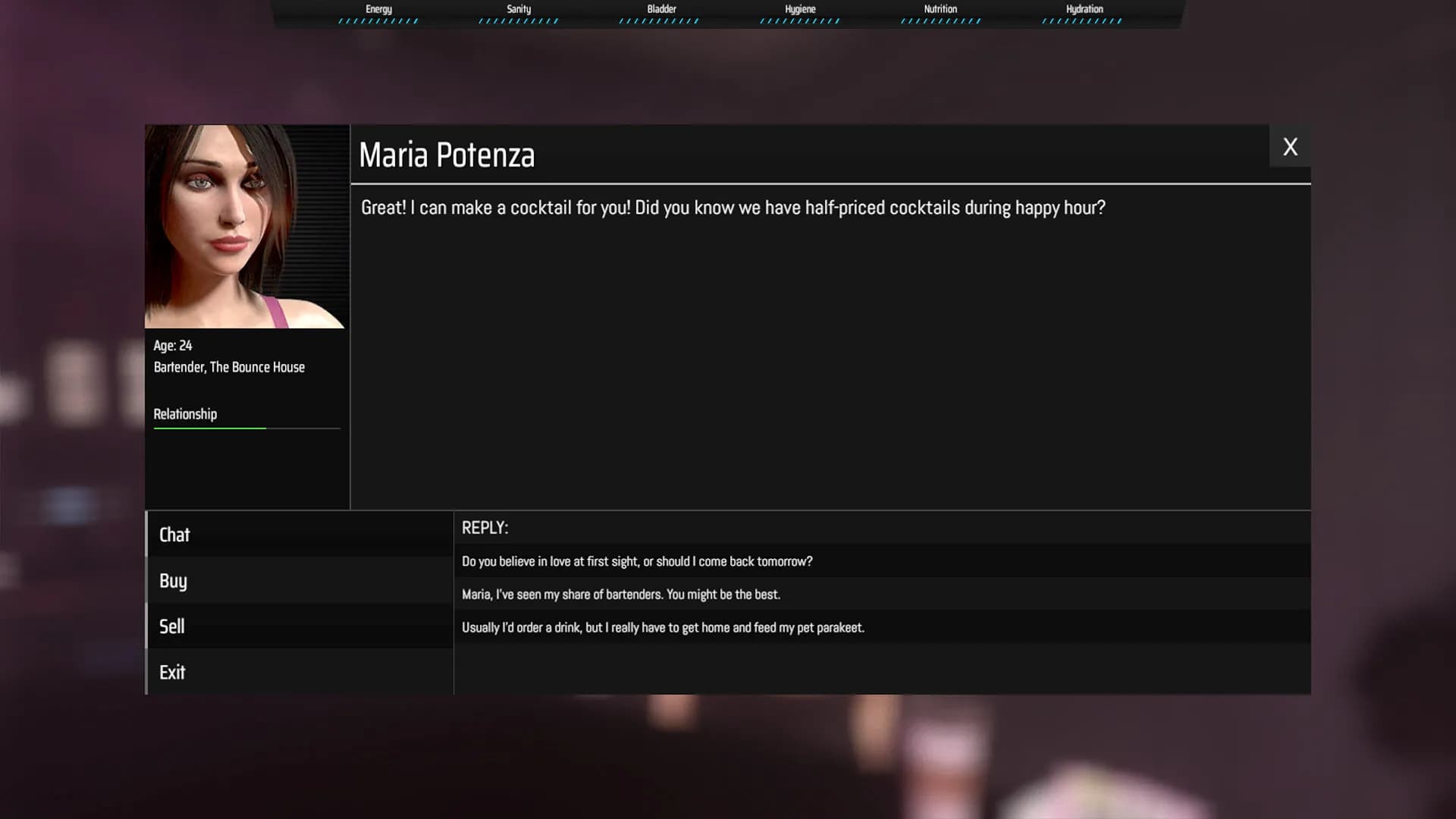Close the dialogue with the X button
The image size is (1456, 819).
coord(1290,146)
